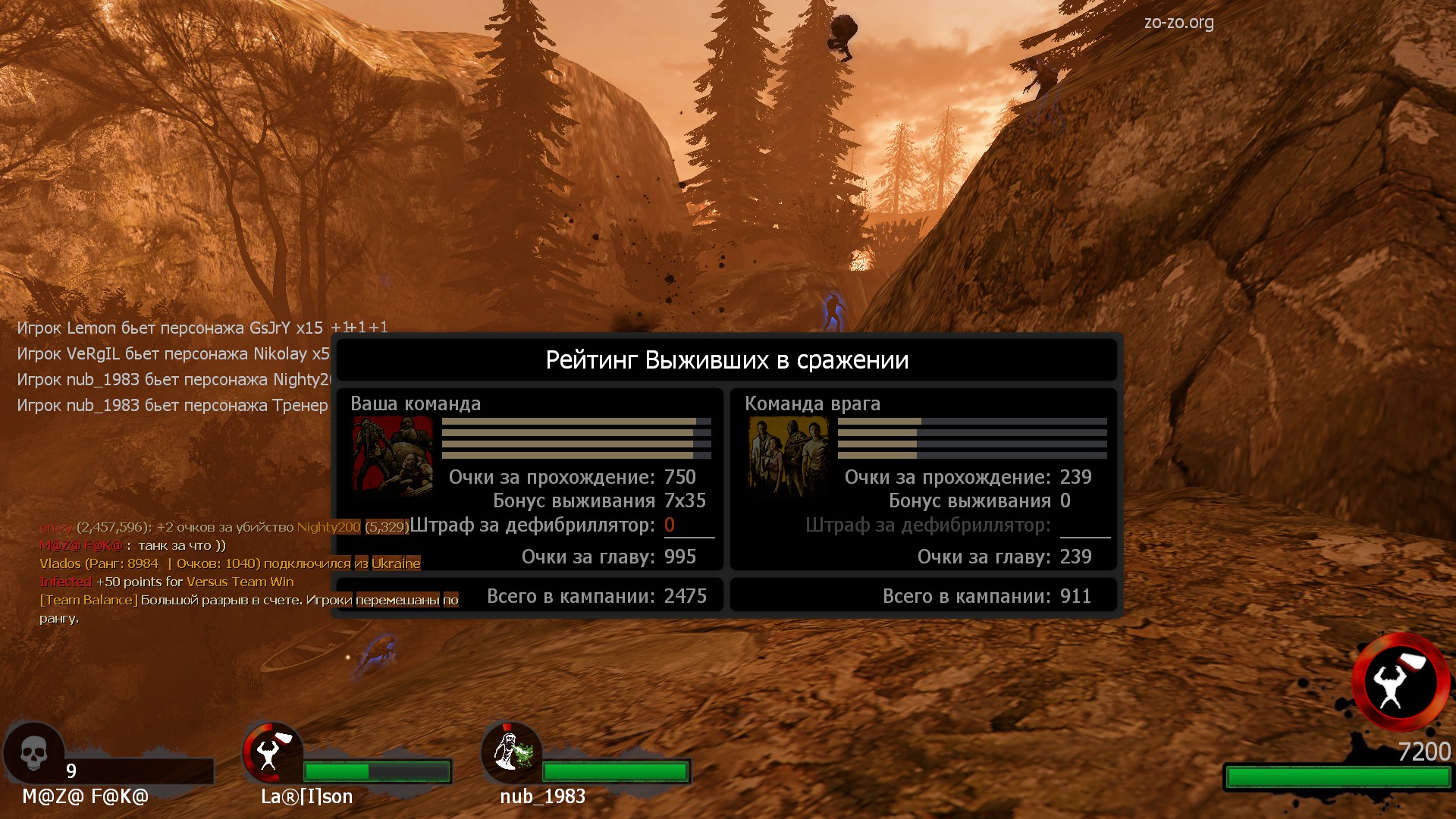Click the infected team portrait under Ваша команда
This screenshot has width=1456, height=819.
coord(393,455)
